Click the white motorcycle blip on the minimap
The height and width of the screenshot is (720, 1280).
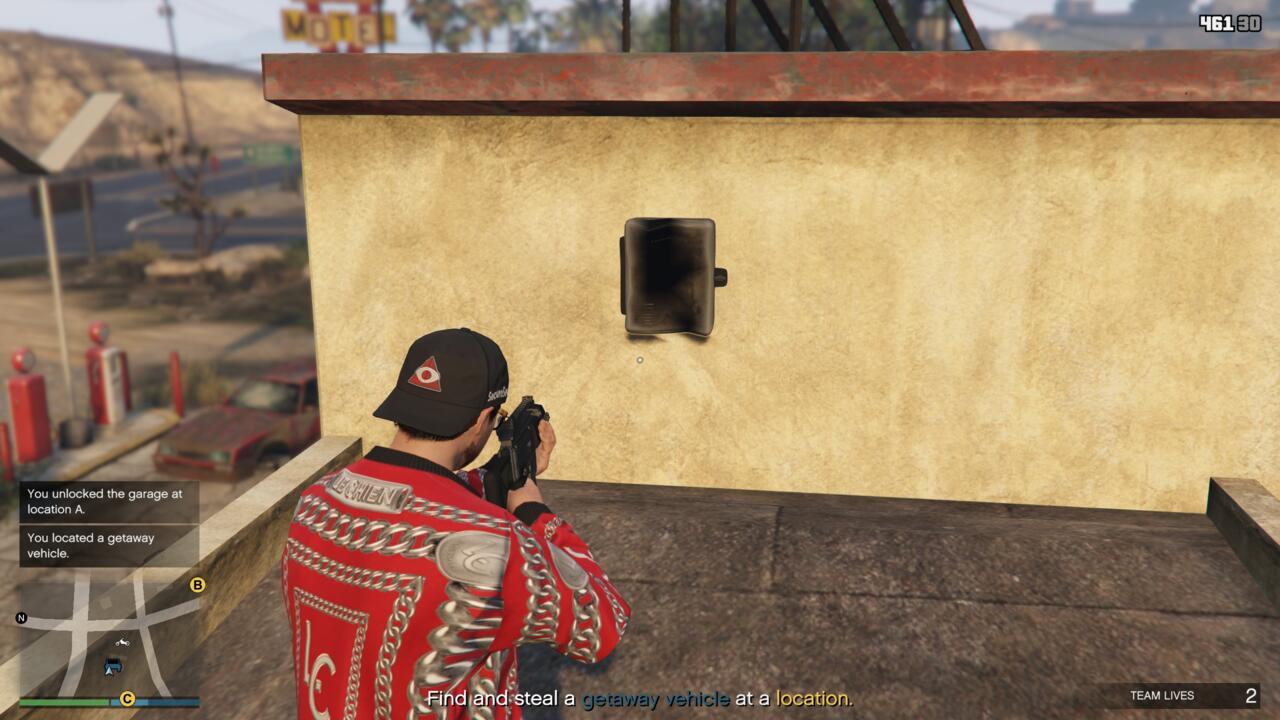(122, 643)
